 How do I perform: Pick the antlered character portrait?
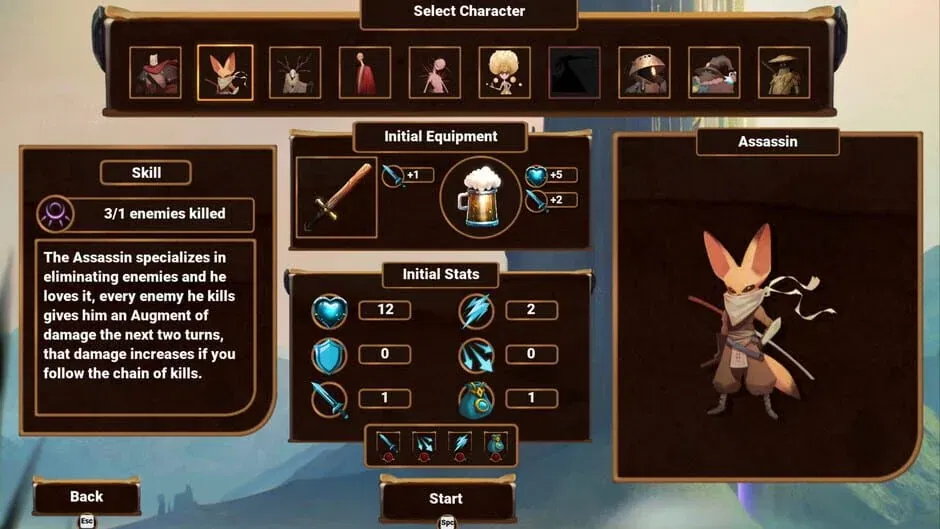pos(295,73)
